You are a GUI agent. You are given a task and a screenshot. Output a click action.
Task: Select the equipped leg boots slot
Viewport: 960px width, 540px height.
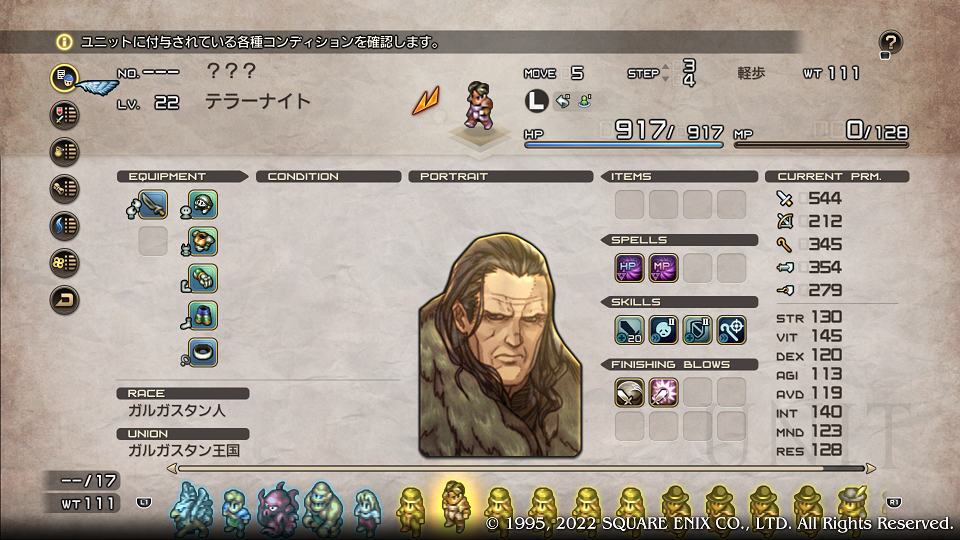203,315
